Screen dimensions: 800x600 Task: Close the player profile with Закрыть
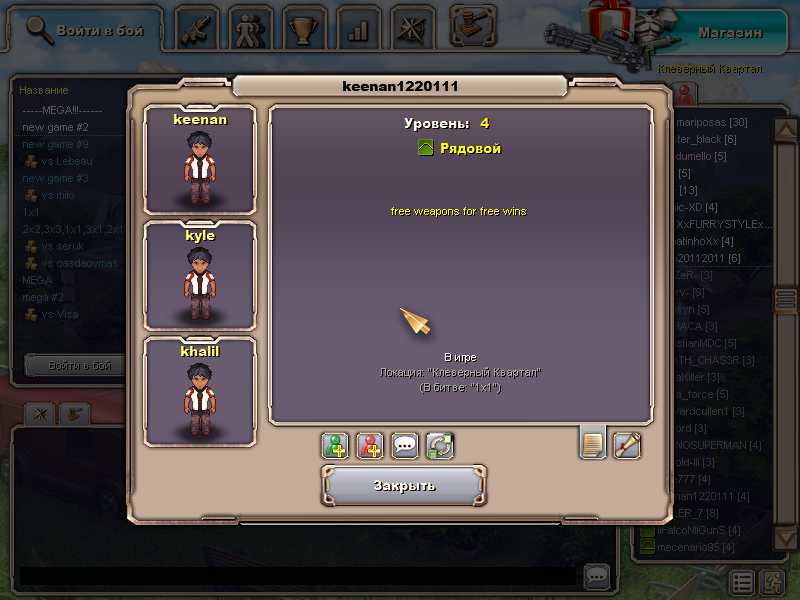point(404,485)
